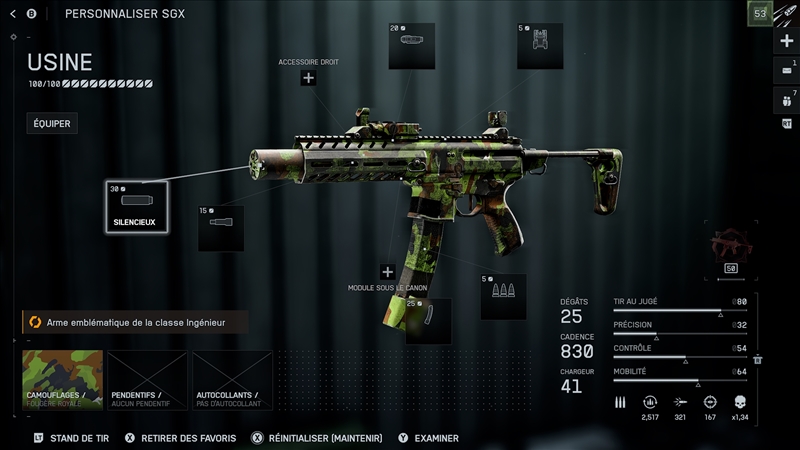This screenshot has width=800, height=450.
Task: Click the plus button in right sidebar
Action: coord(786,43)
